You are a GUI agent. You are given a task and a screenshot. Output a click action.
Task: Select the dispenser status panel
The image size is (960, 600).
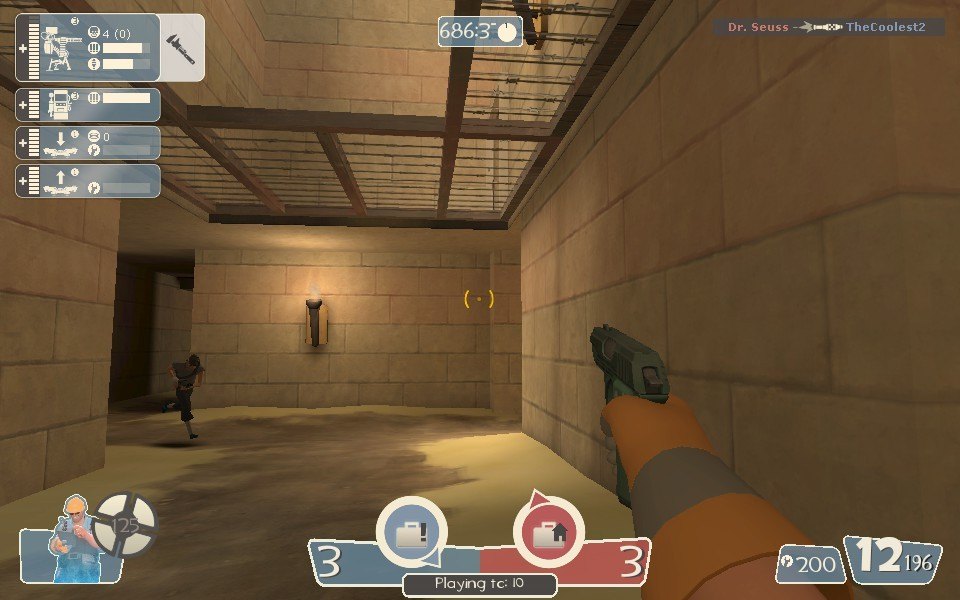click(88, 105)
